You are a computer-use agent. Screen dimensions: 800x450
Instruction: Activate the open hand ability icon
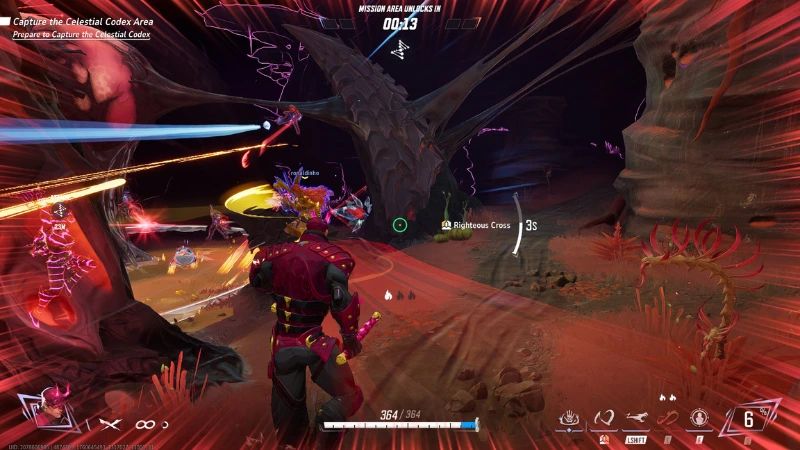570,418
